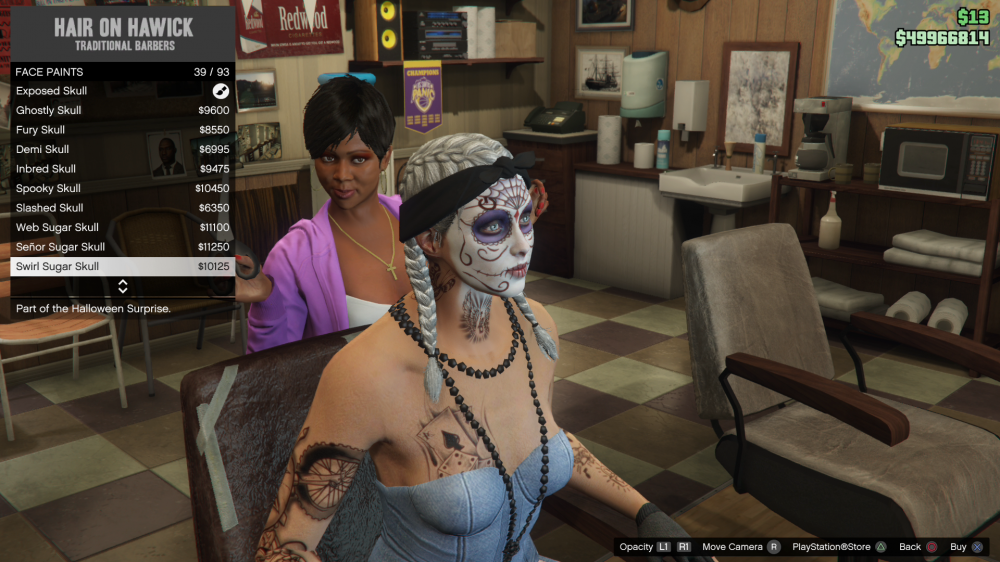Screen dimensions: 1000x562
Task: Choose Ghostly Skull for $9600
Action: pos(122,111)
